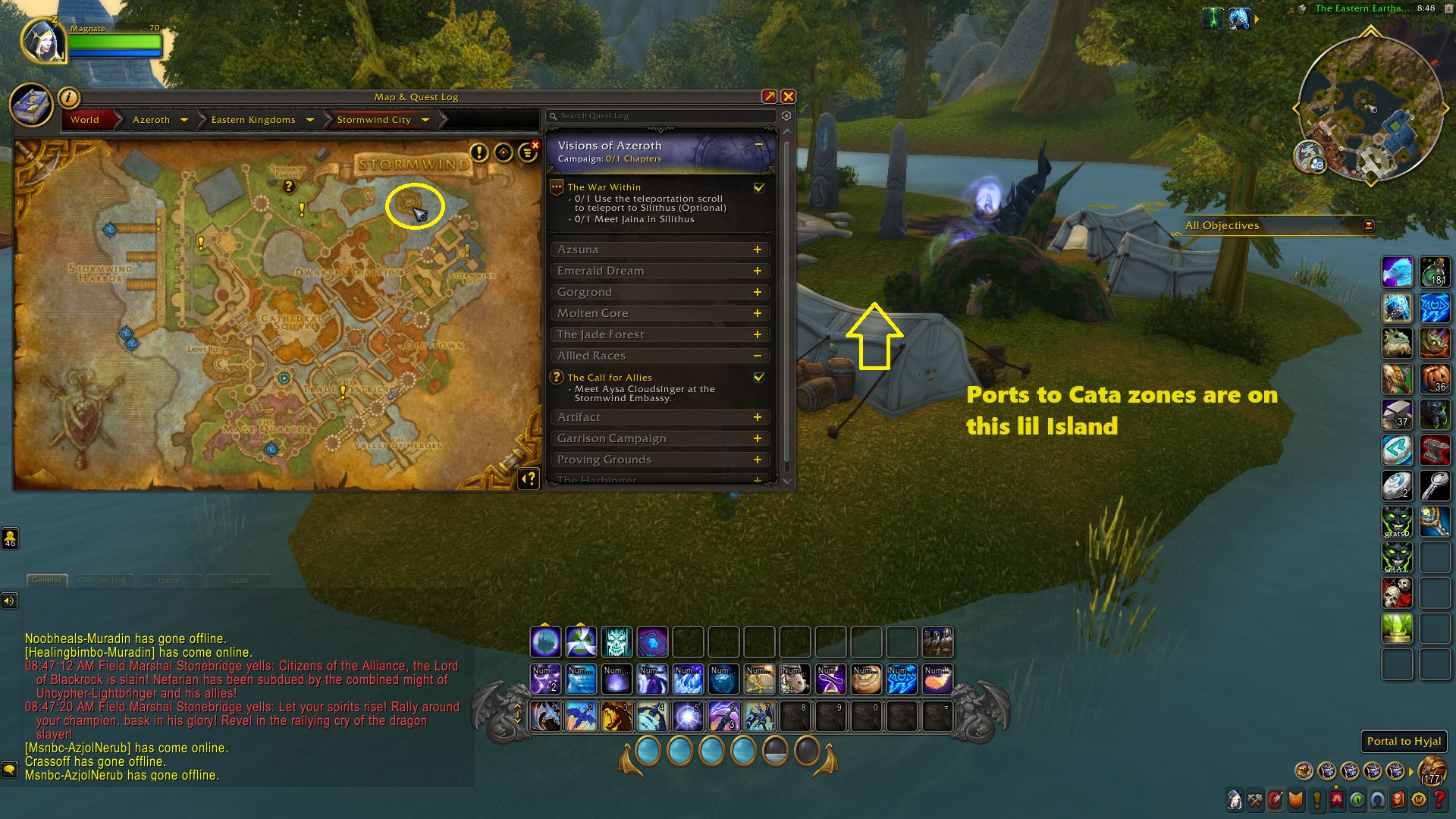Click the Search Quest Log field
The height and width of the screenshot is (819, 1456).
[660, 116]
